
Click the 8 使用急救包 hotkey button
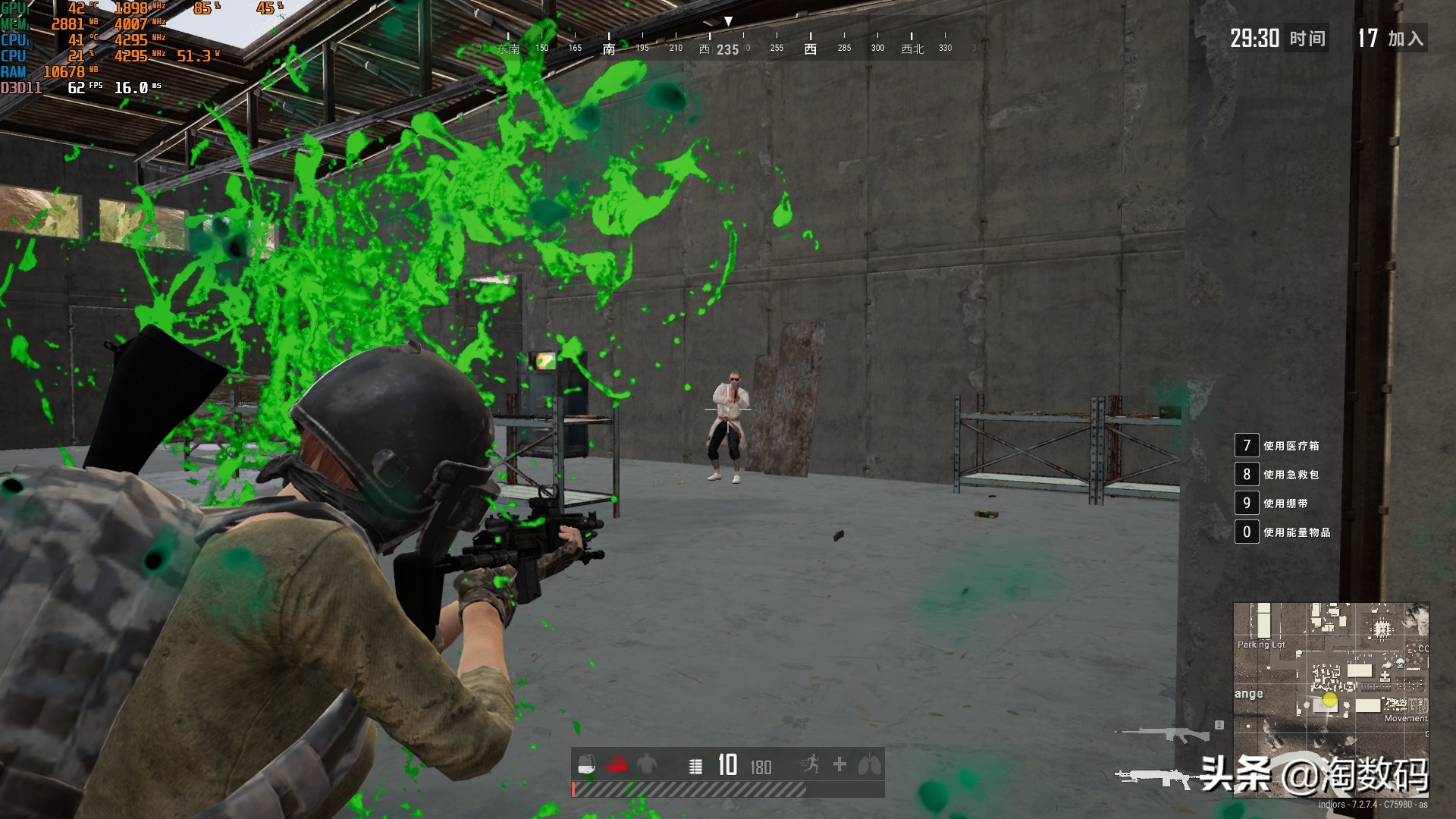(x=1246, y=474)
